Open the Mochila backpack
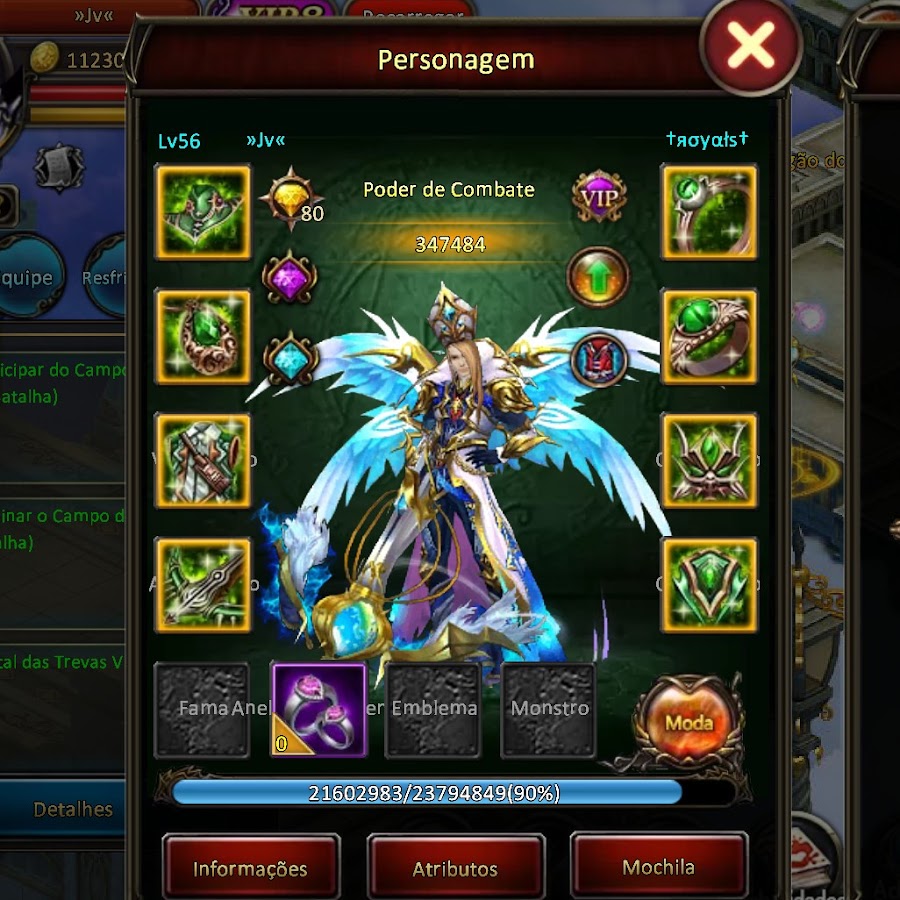This screenshot has height=900, width=900. 658,867
